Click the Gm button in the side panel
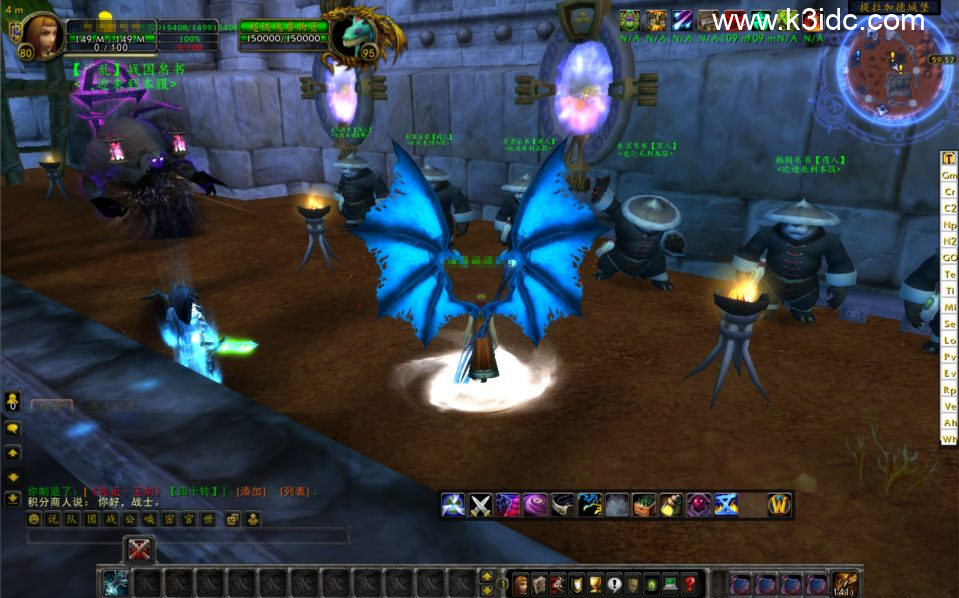The image size is (959, 598). [x=949, y=175]
